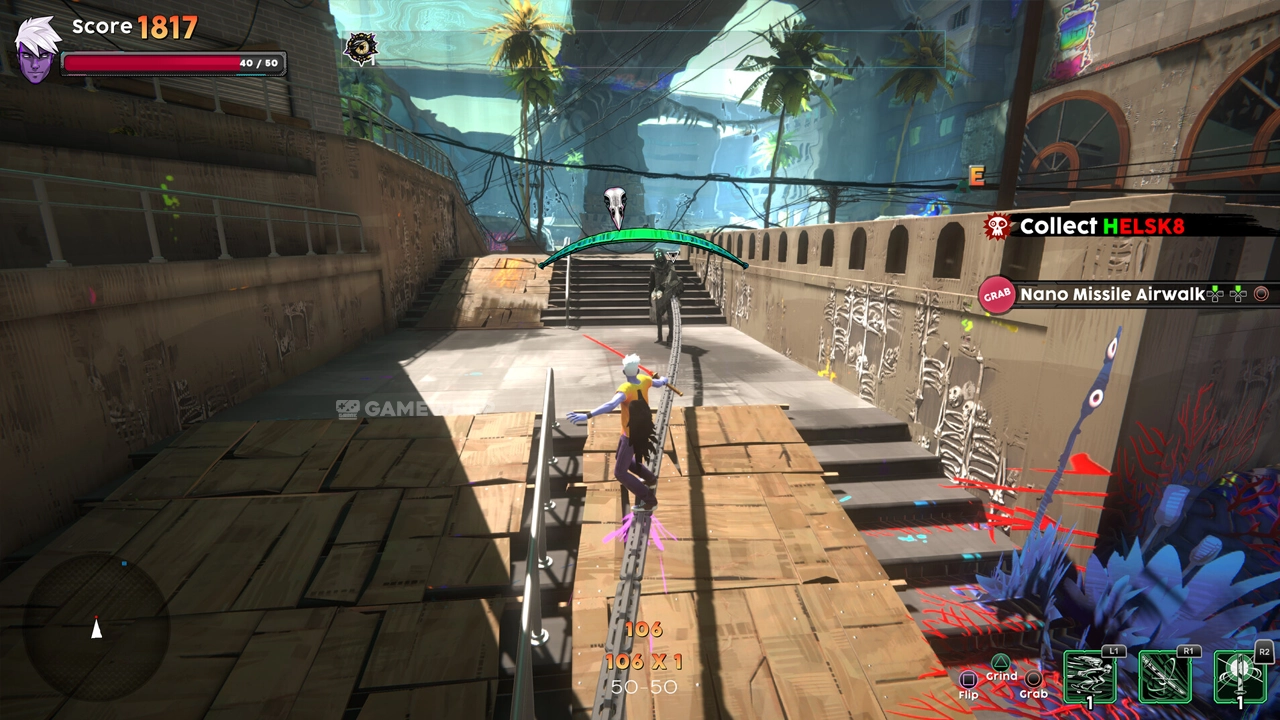Image resolution: width=1280 pixels, height=720 pixels.
Task: Activate the spinning sword ability icon
Action: click(1163, 678)
